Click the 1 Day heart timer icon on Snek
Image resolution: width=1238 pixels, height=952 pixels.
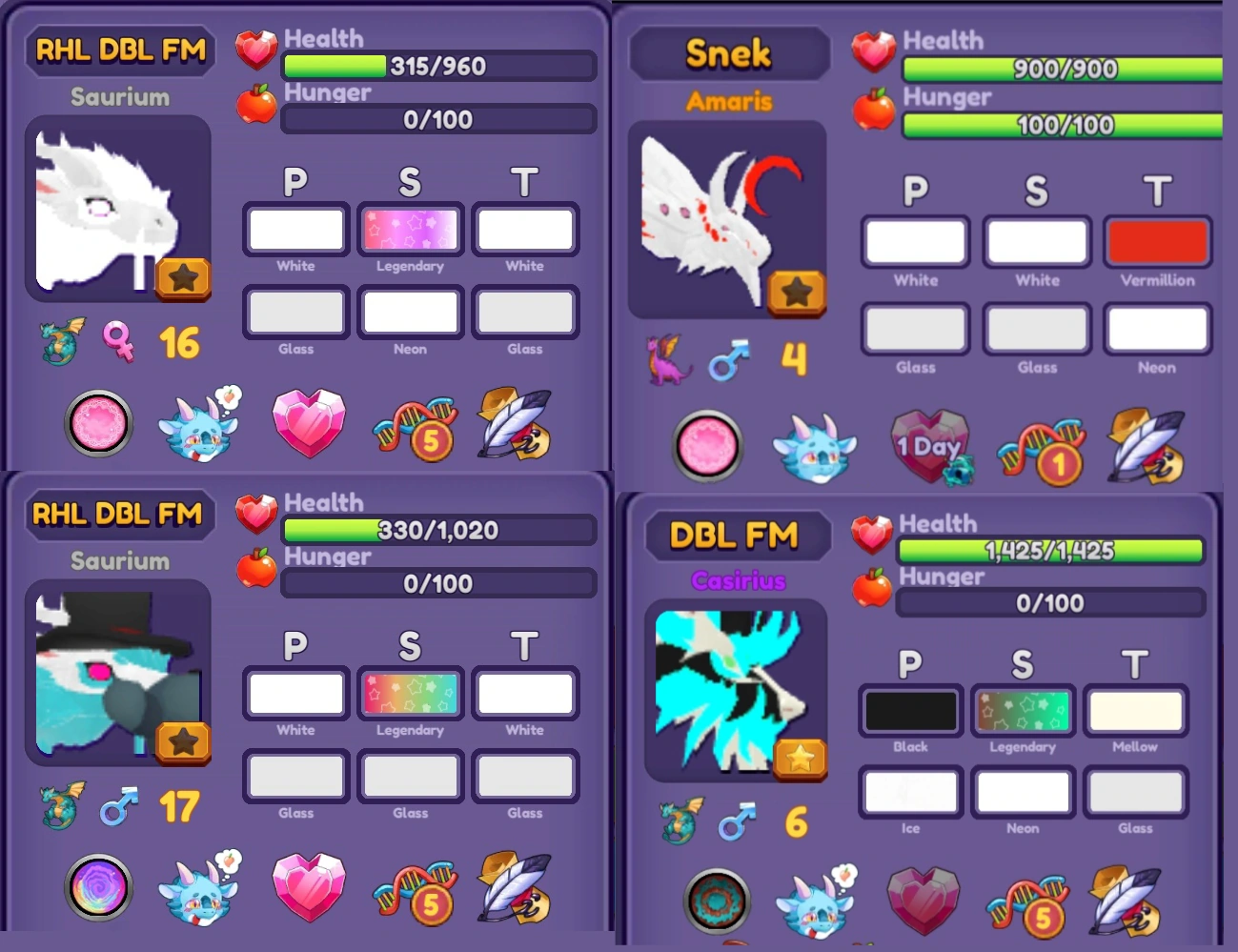tap(931, 446)
